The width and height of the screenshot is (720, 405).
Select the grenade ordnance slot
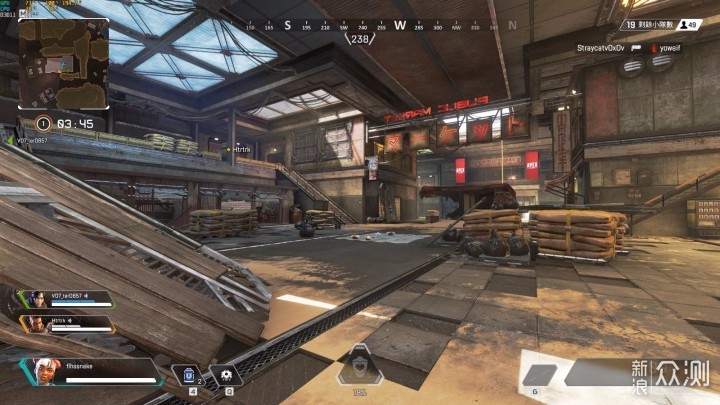pos(541,374)
